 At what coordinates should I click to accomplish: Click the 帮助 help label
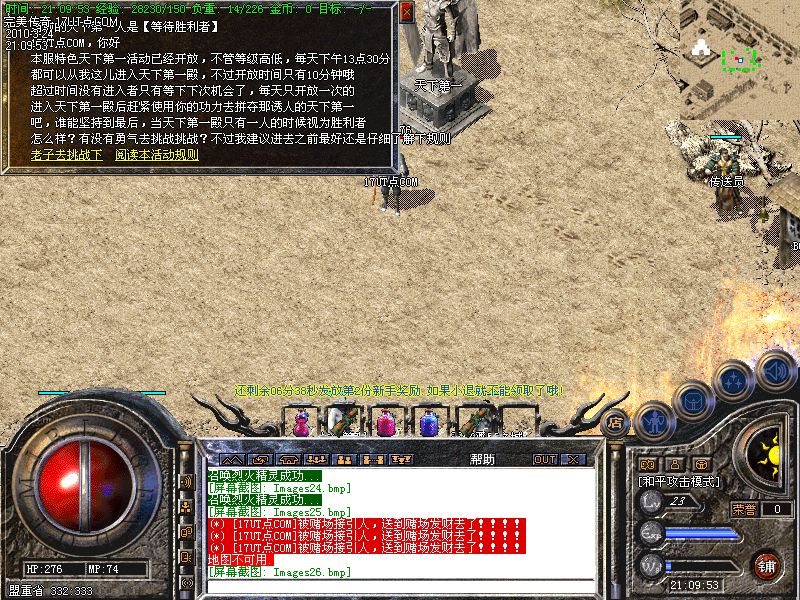click(481, 460)
